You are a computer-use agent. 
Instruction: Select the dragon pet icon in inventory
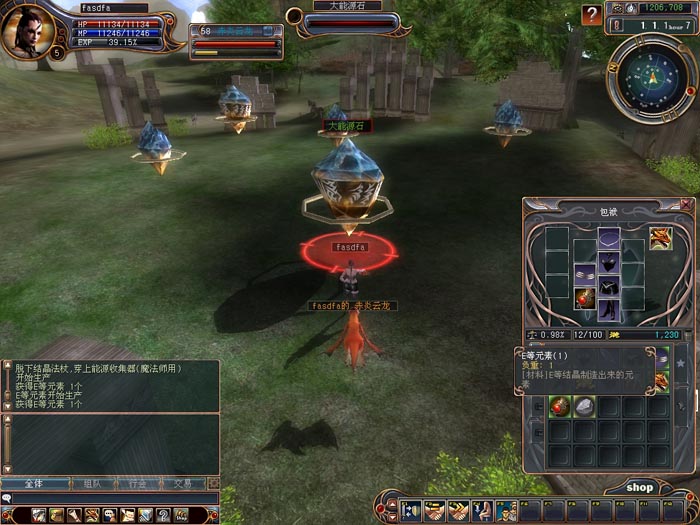point(661,238)
